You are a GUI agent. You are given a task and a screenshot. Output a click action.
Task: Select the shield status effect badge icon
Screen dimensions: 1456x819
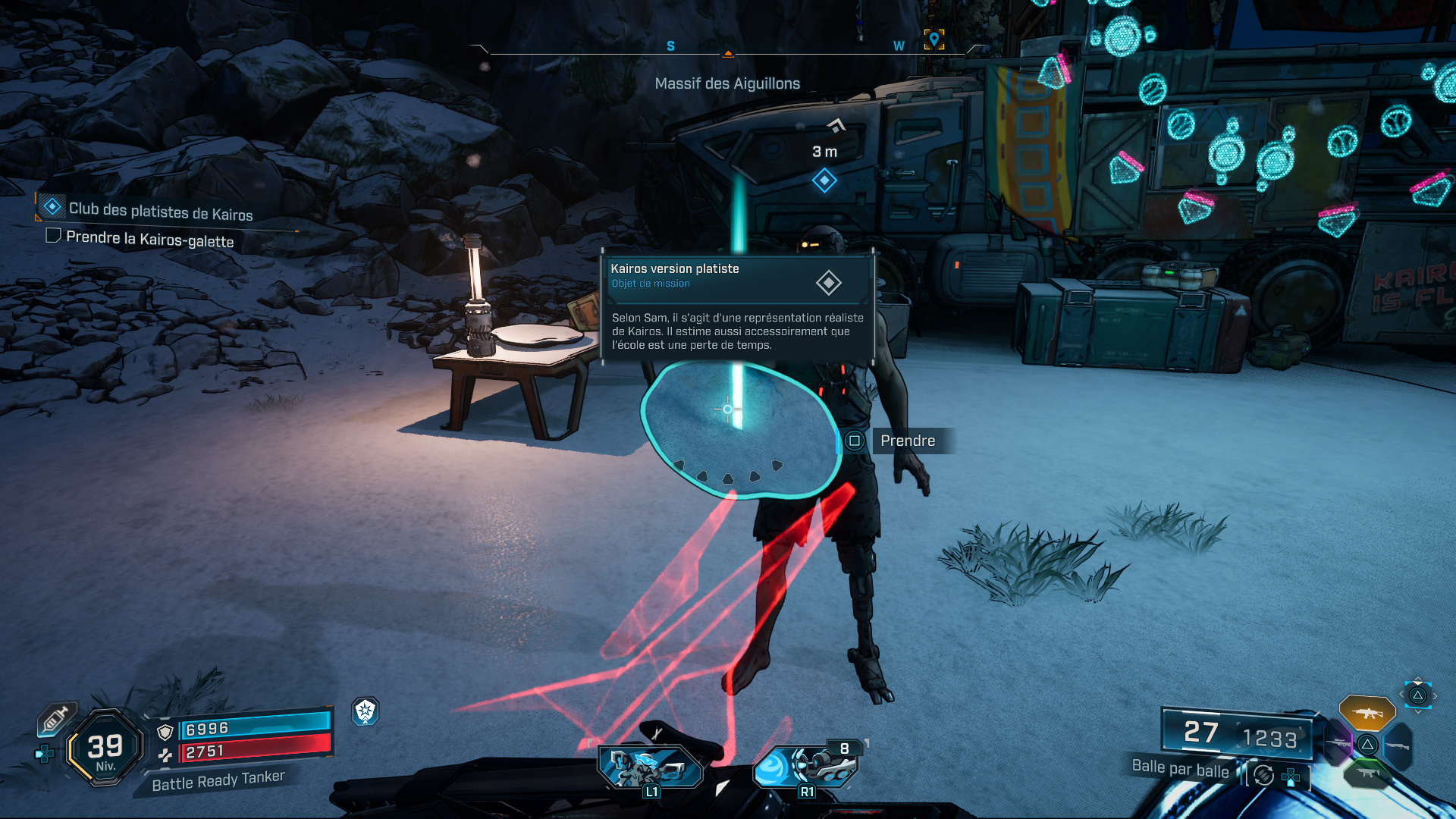(366, 711)
